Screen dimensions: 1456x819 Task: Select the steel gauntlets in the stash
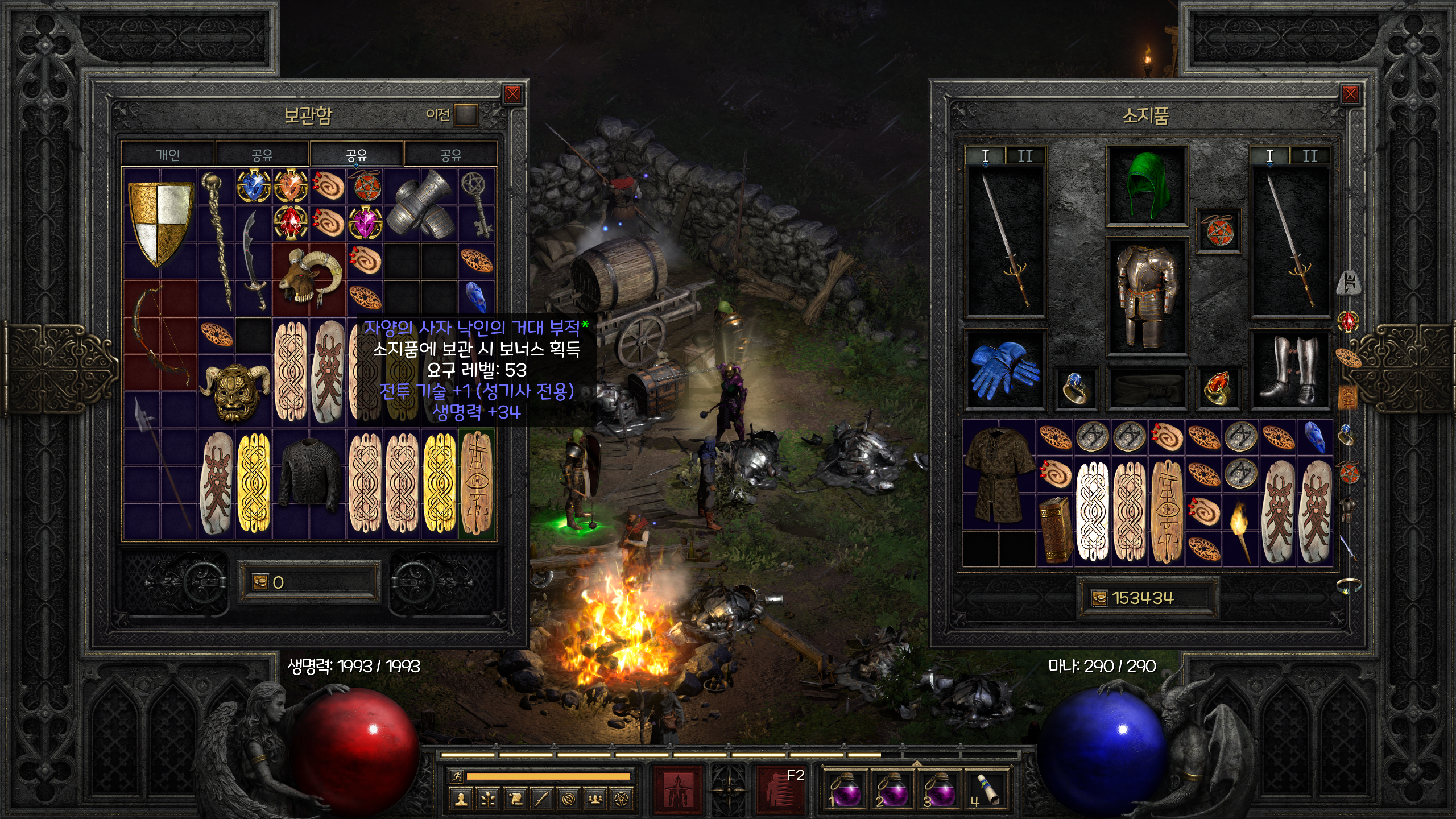(x=421, y=205)
